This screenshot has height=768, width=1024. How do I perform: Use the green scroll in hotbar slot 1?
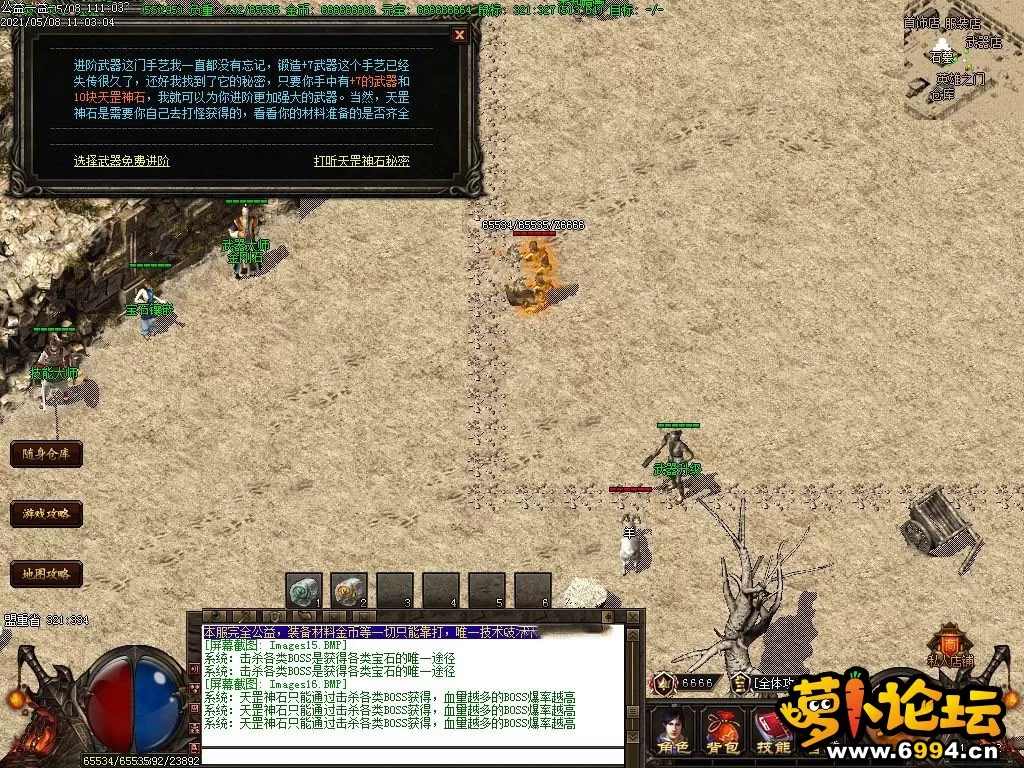coord(303,592)
